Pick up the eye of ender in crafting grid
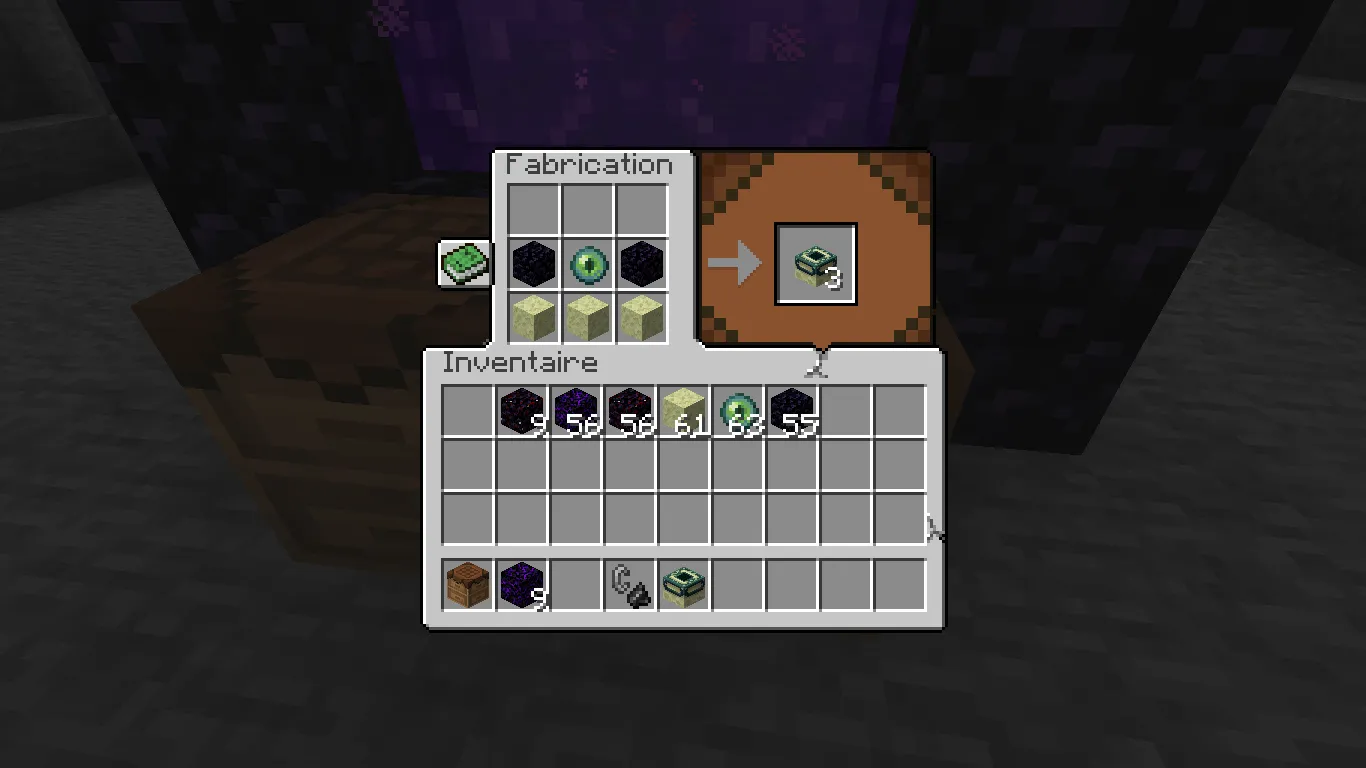 (588, 263)
